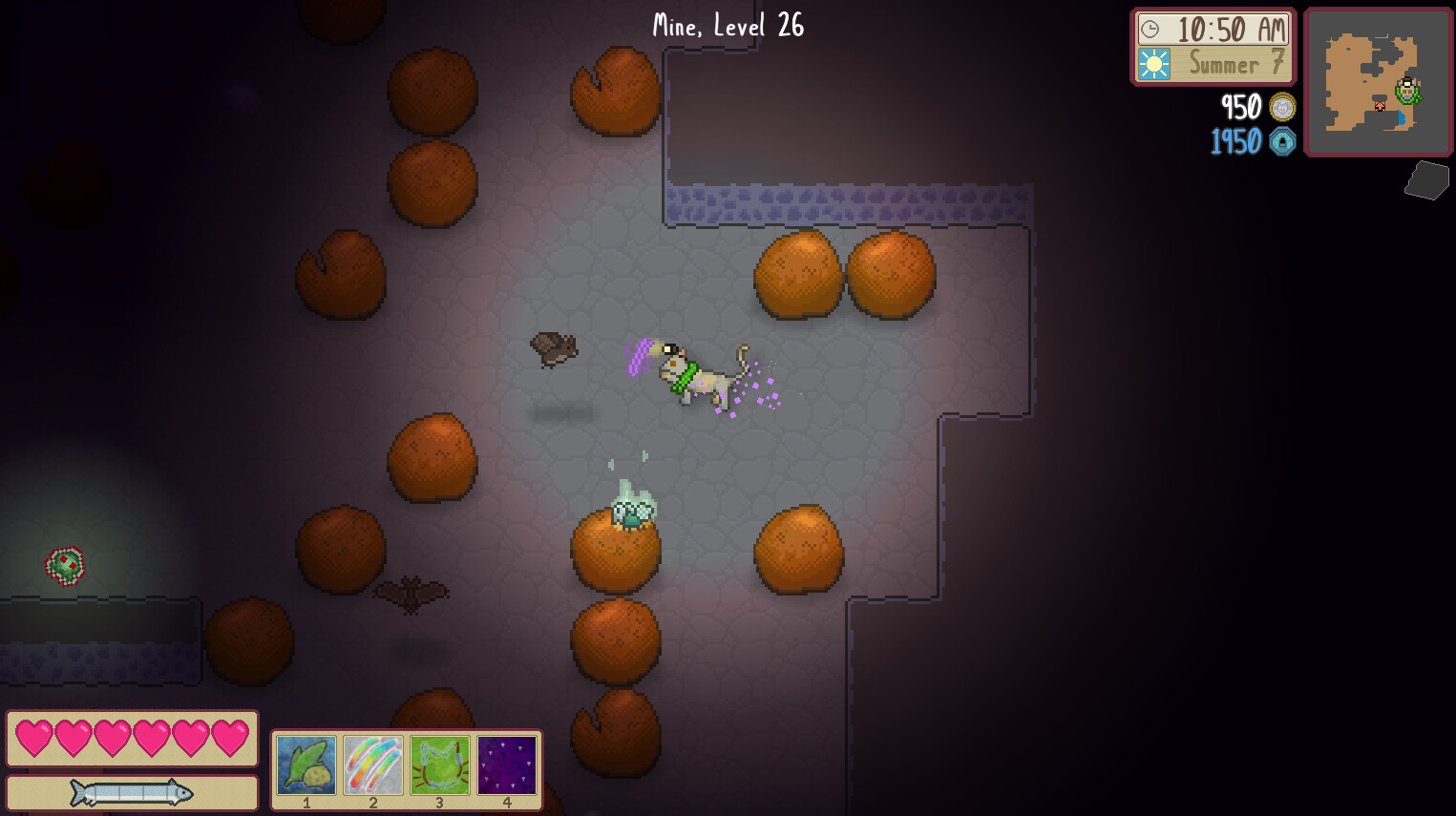Click the Mine, Level 26 title text

tap(727, 26)
